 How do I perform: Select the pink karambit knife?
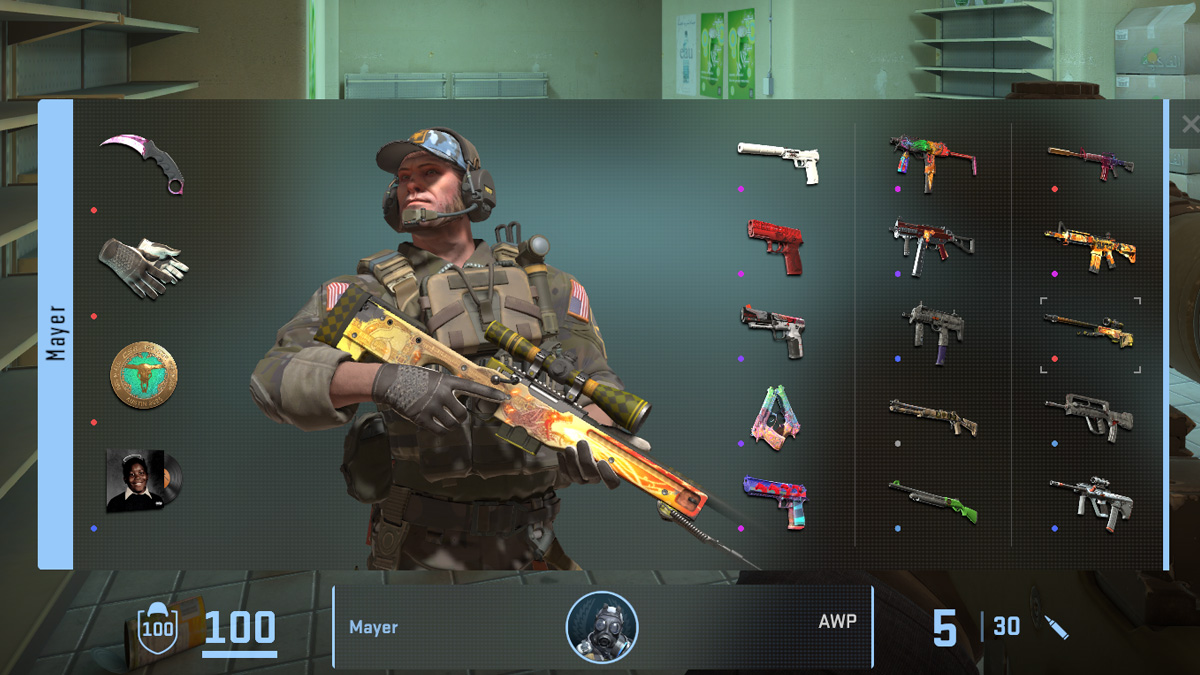(x=143, y=163)
